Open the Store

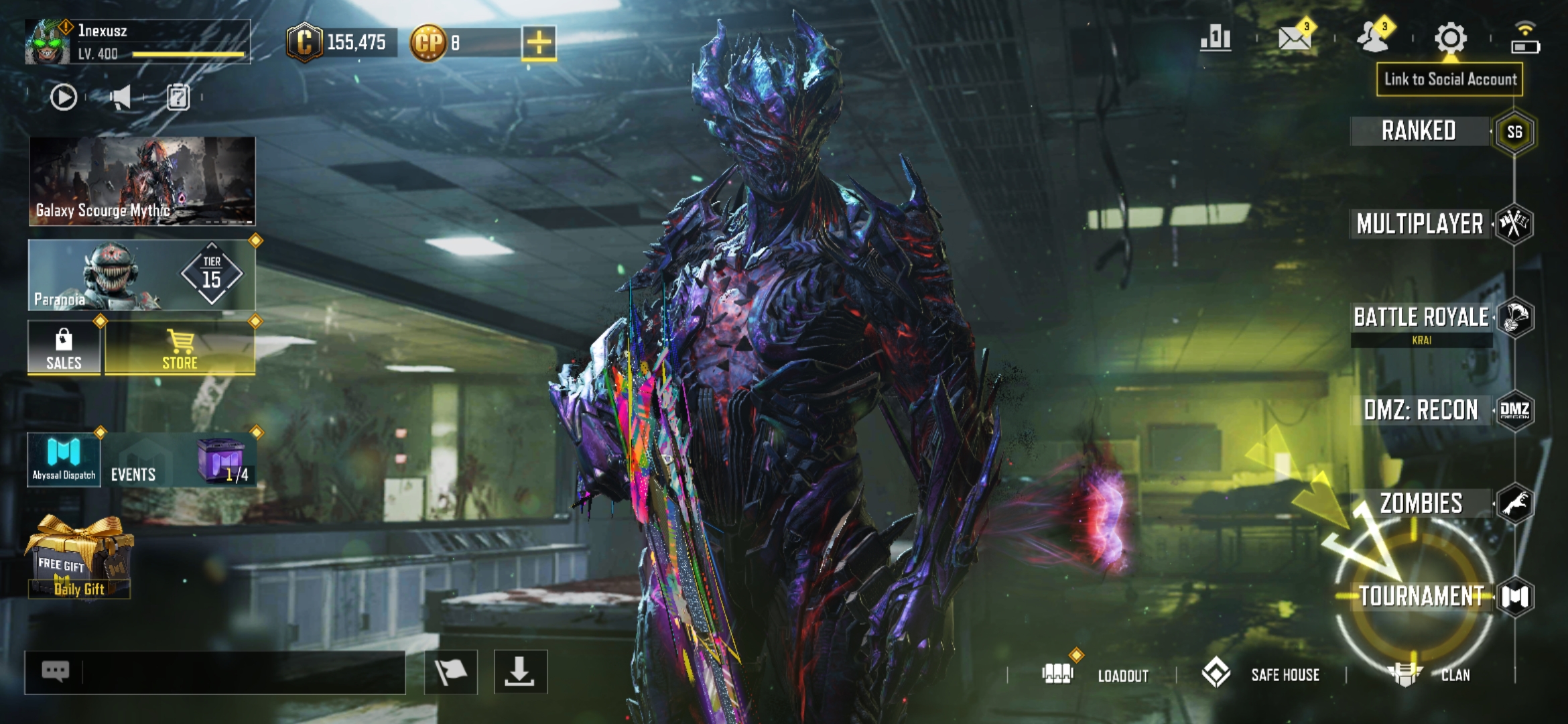pos(180,349)
